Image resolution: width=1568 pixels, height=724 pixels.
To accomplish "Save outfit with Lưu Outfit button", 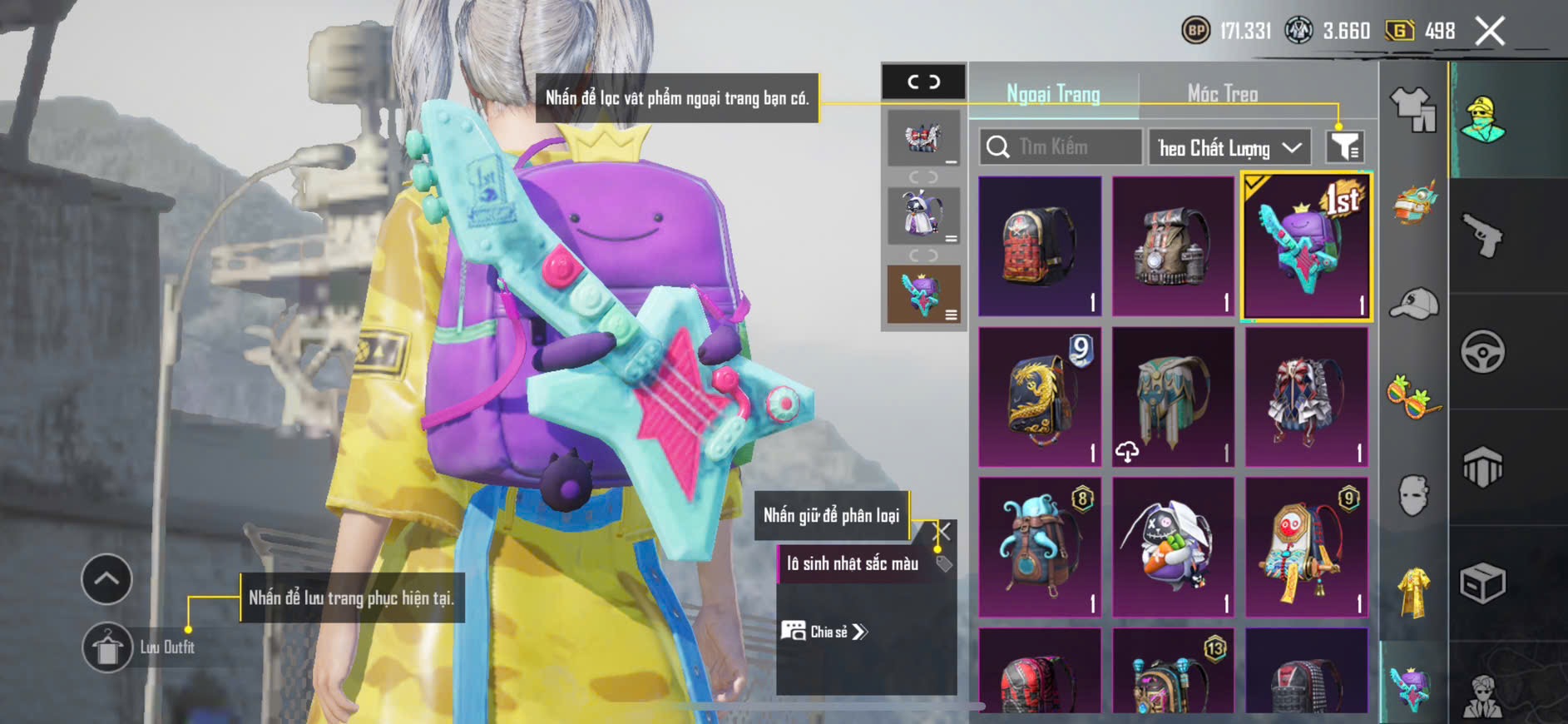I will (108, 647).
